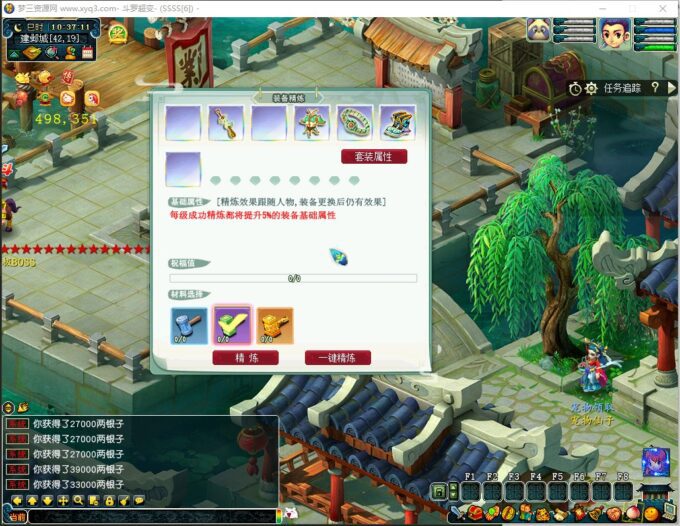This screenshot has width=680, height=526.
Task: Select the boots equipment slot
Action: pos(397,123)
